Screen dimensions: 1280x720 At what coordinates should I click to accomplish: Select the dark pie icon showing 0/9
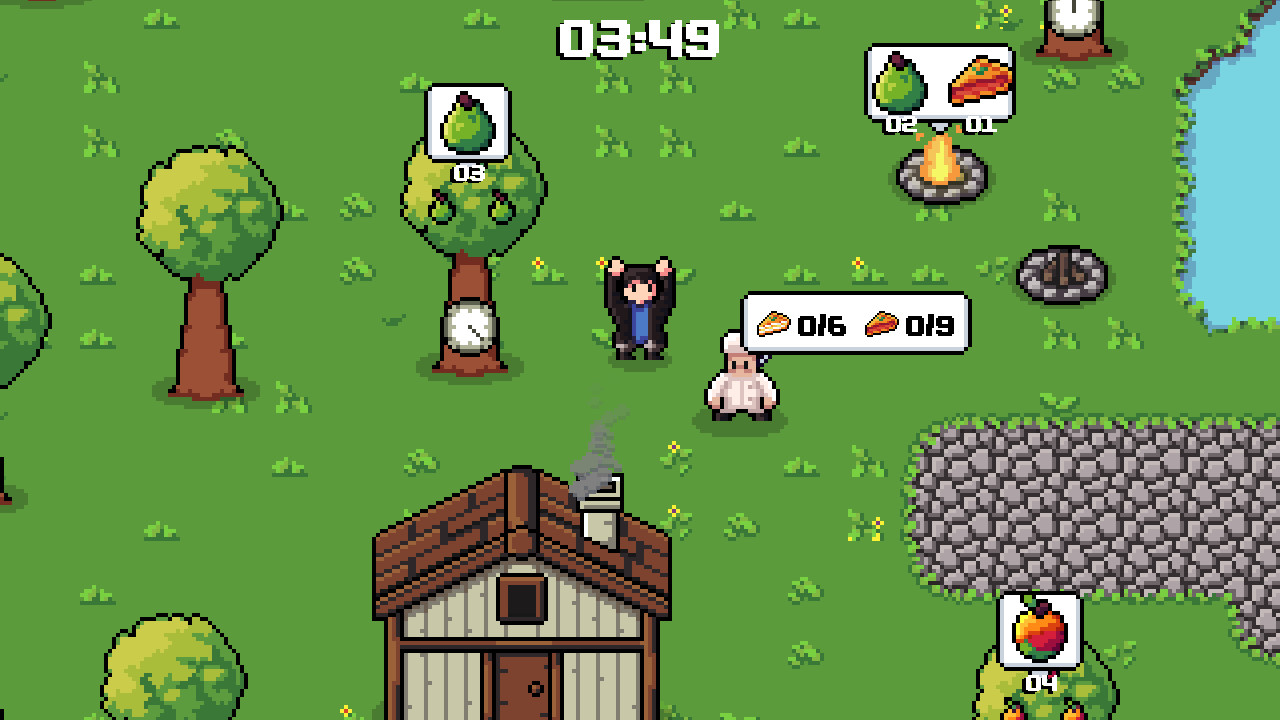(x=880, y=323)
